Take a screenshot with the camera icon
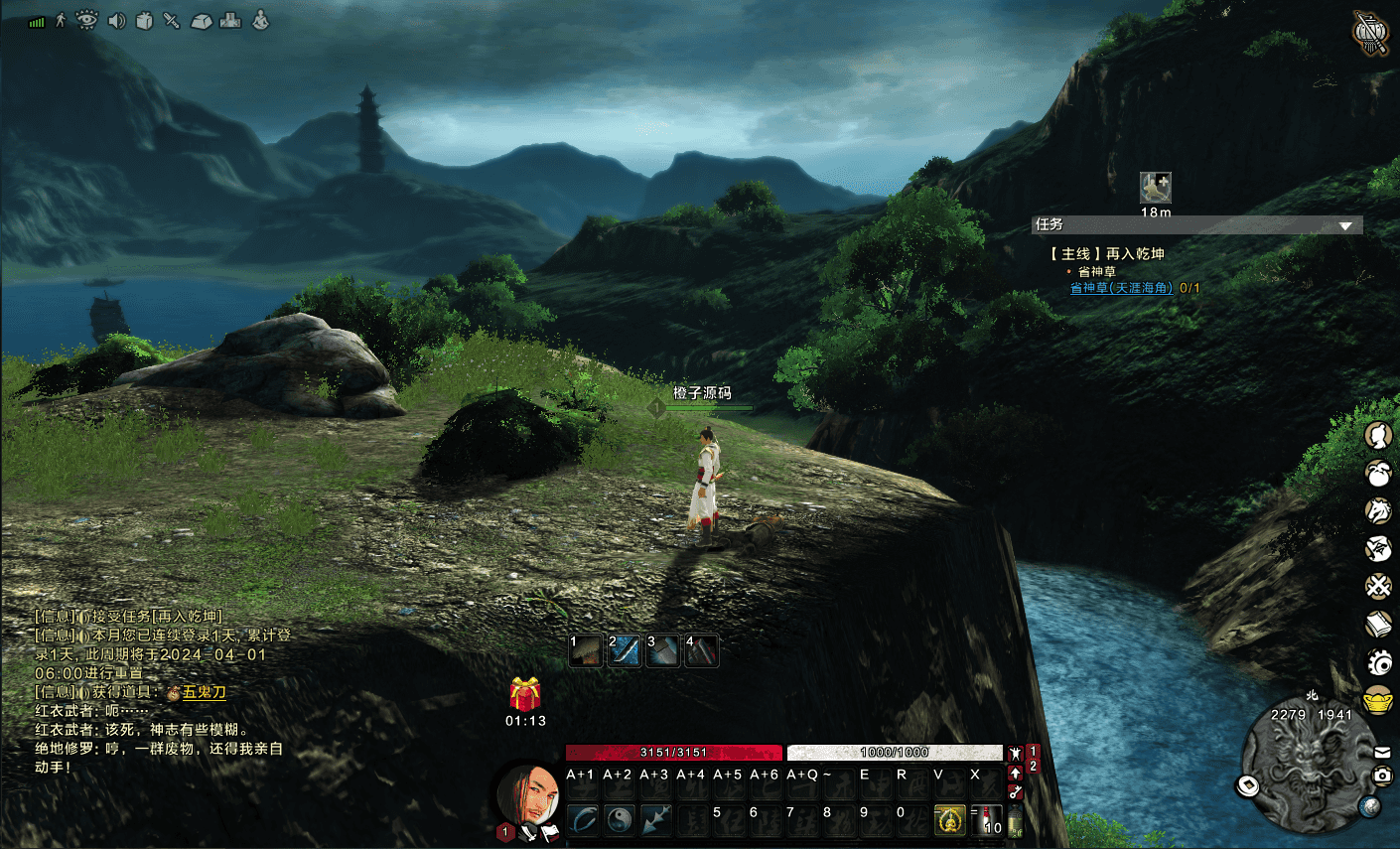The height and width of the screenshot is (849, 1400). click(x=1382, y=776)
